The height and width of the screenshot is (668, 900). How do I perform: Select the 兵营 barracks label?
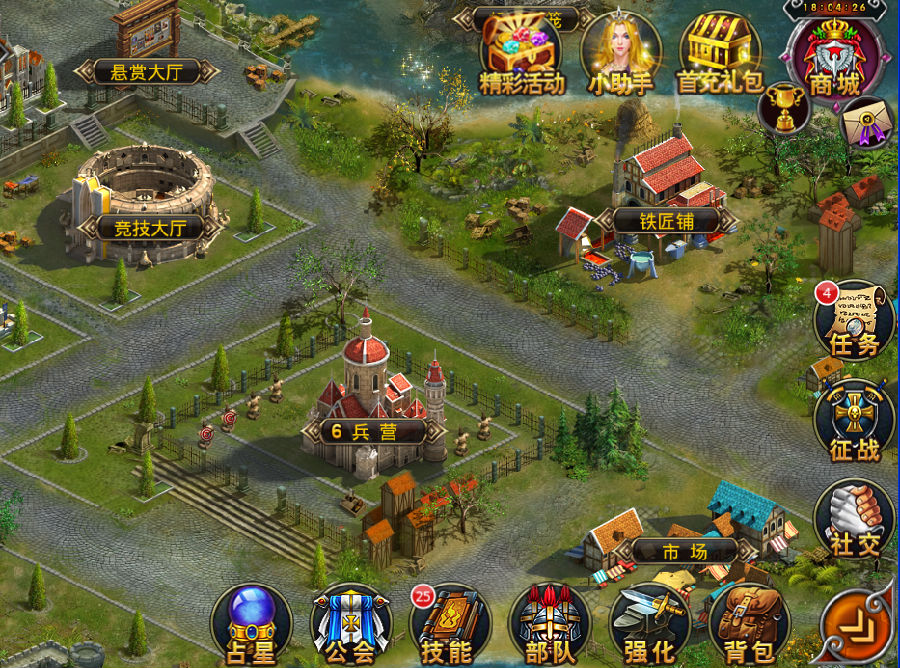point(366,432)
